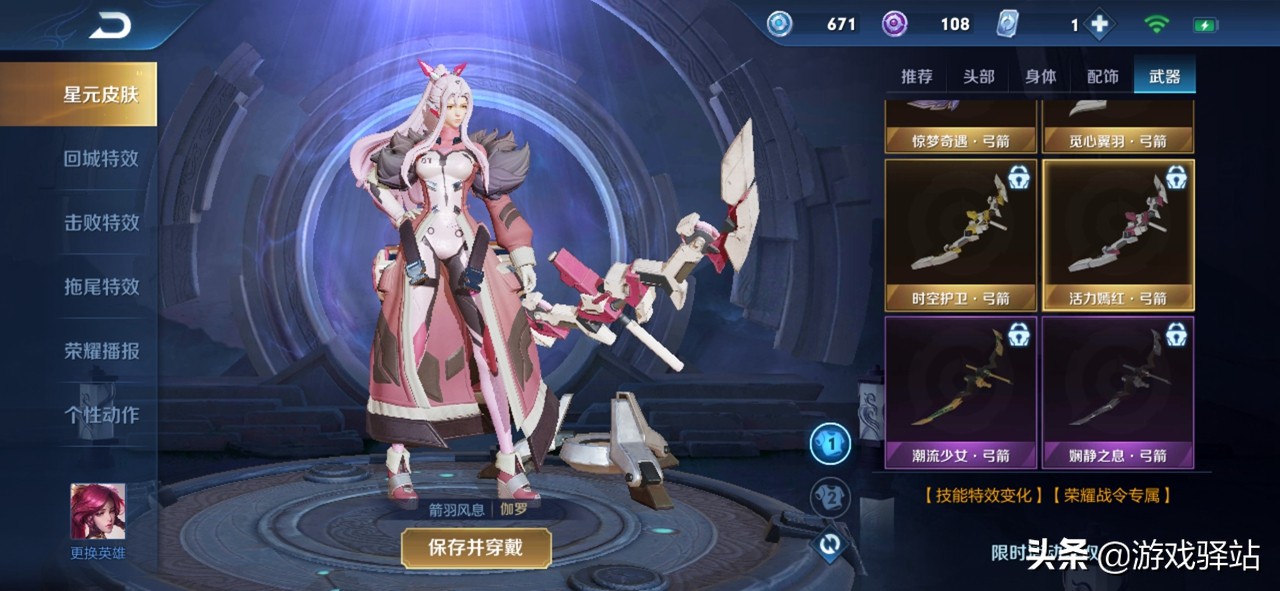This screenshot has width=1280, height=591.
Task: Open the 击败特效 menu entry
Action: tap(100, 222)
